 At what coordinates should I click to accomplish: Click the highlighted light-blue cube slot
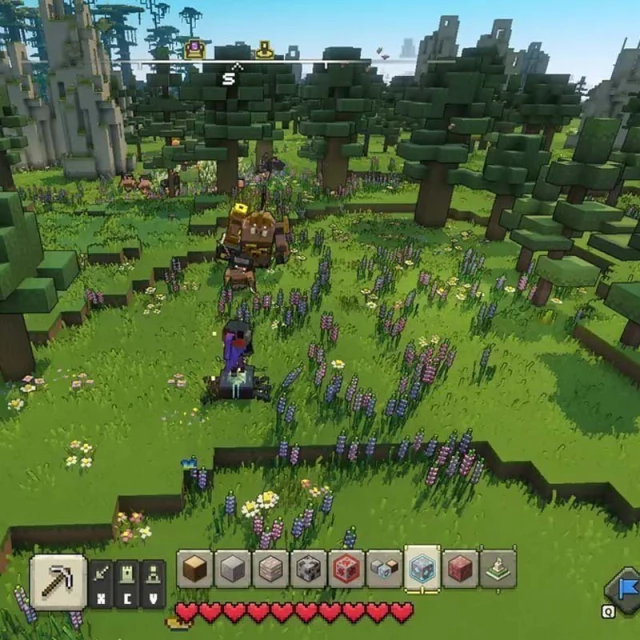(x=423, y=569)
